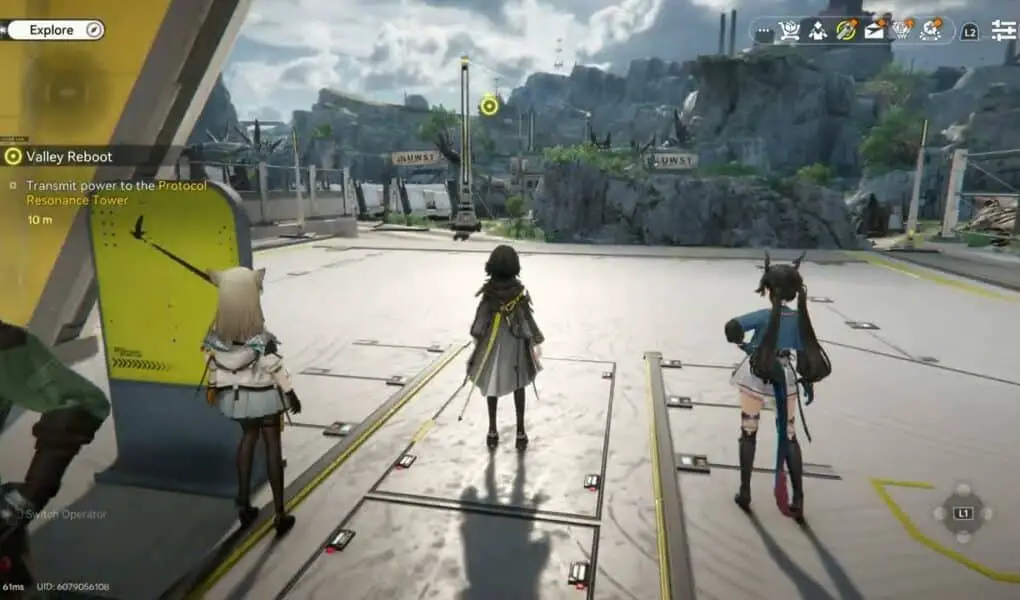Open the operator character icon
This screenshot has height=600, width=1020.
(818, 31)
